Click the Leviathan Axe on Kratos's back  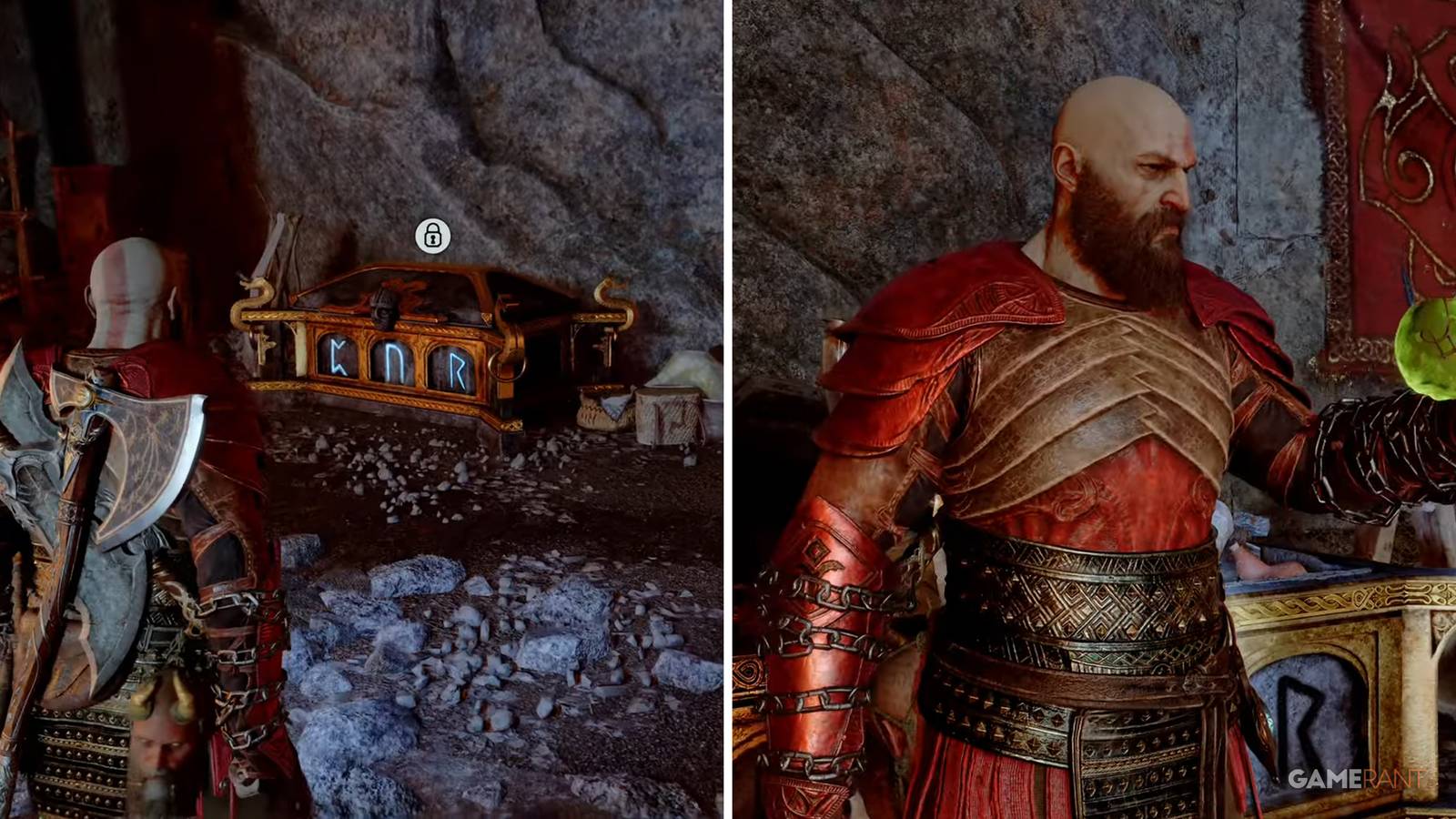click(x=118, y=428)
